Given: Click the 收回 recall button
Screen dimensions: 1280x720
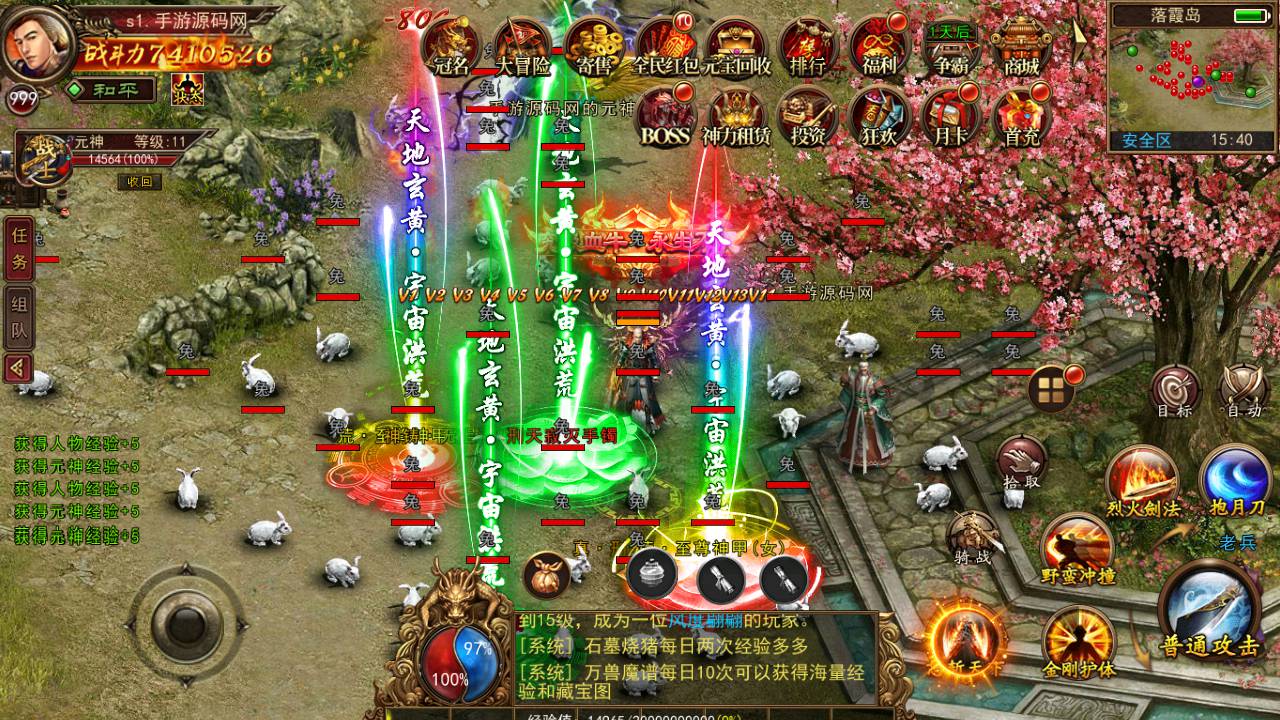Looking at the screenshot, I should click(139, 181).
